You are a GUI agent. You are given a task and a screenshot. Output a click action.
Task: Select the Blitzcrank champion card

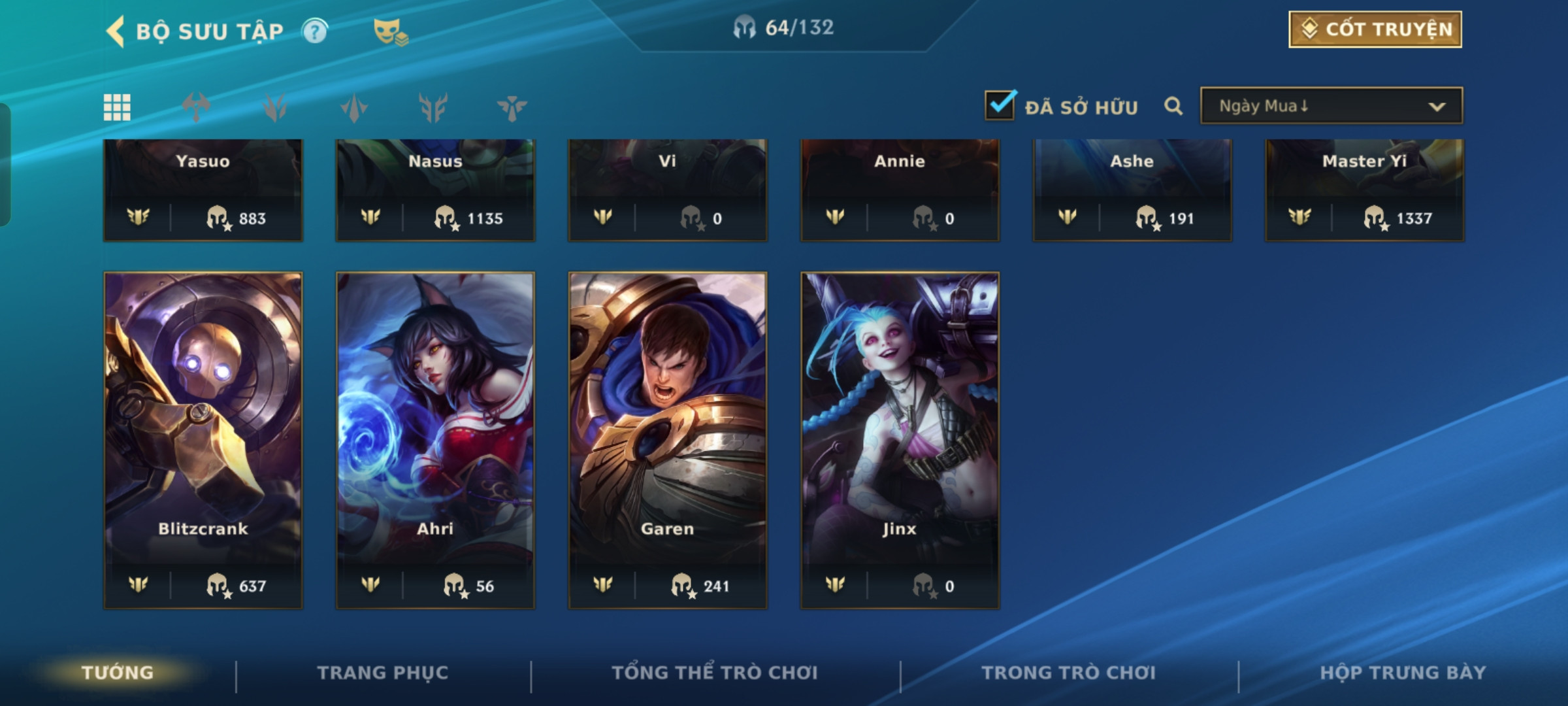pos(203,439)
